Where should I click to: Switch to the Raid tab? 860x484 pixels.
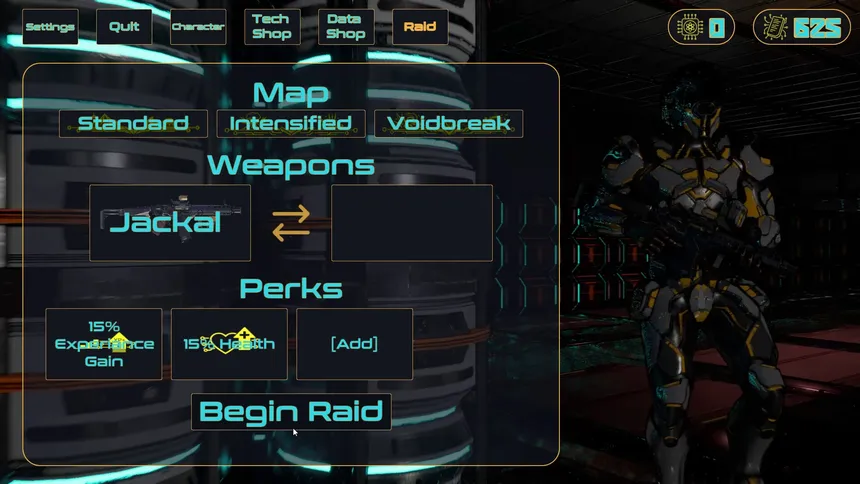[x=420, y=27]
